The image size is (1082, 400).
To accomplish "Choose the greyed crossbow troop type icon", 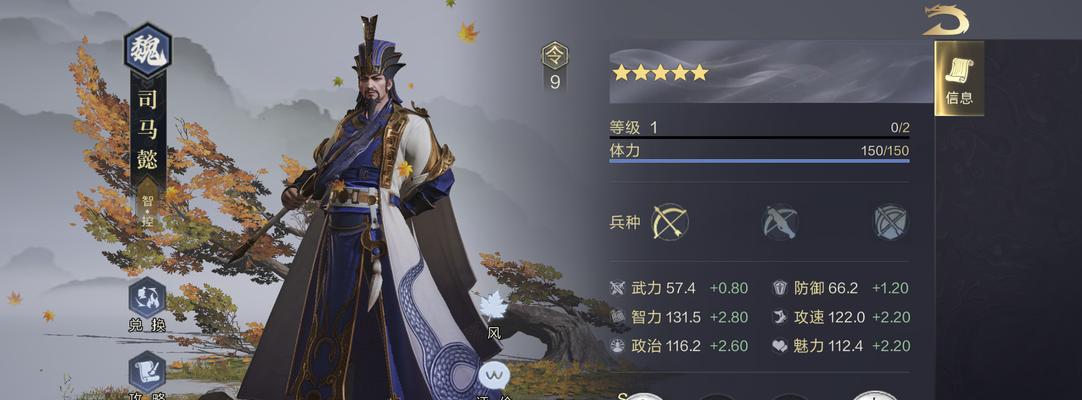I will (779, 222).
